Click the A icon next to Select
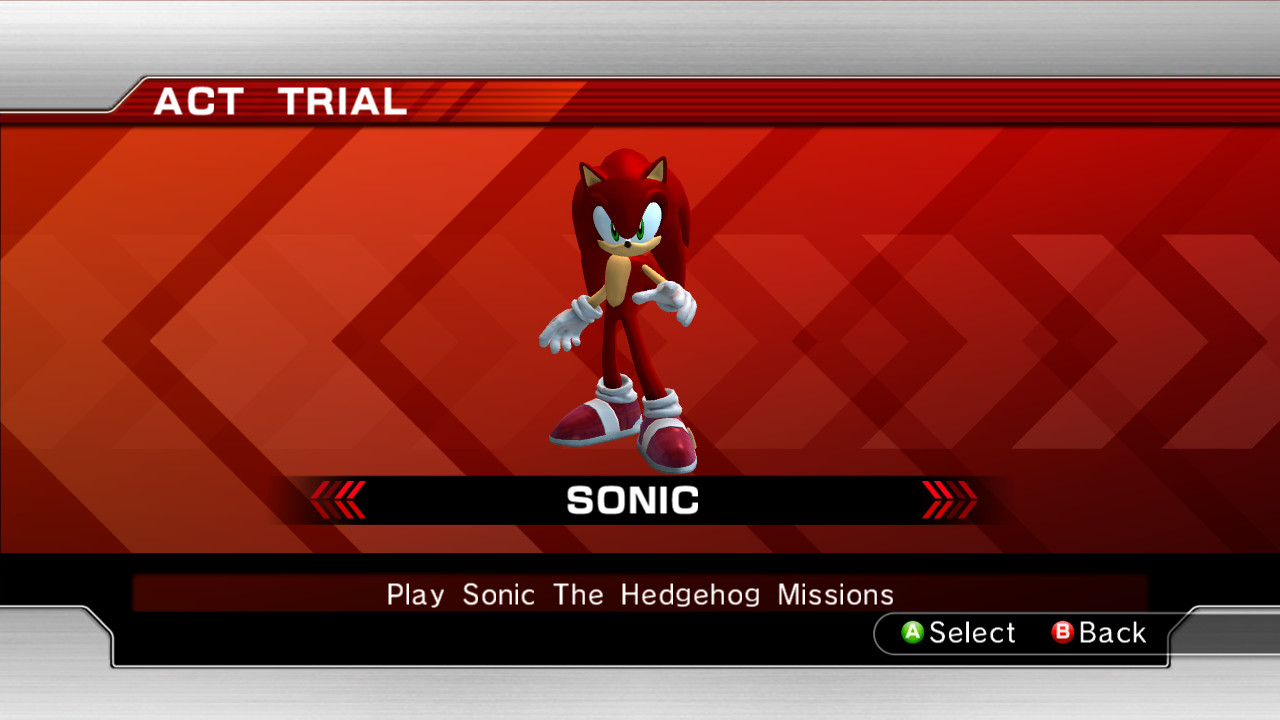Viewport: 1280px width, 720px height. (x=913, y=633)
